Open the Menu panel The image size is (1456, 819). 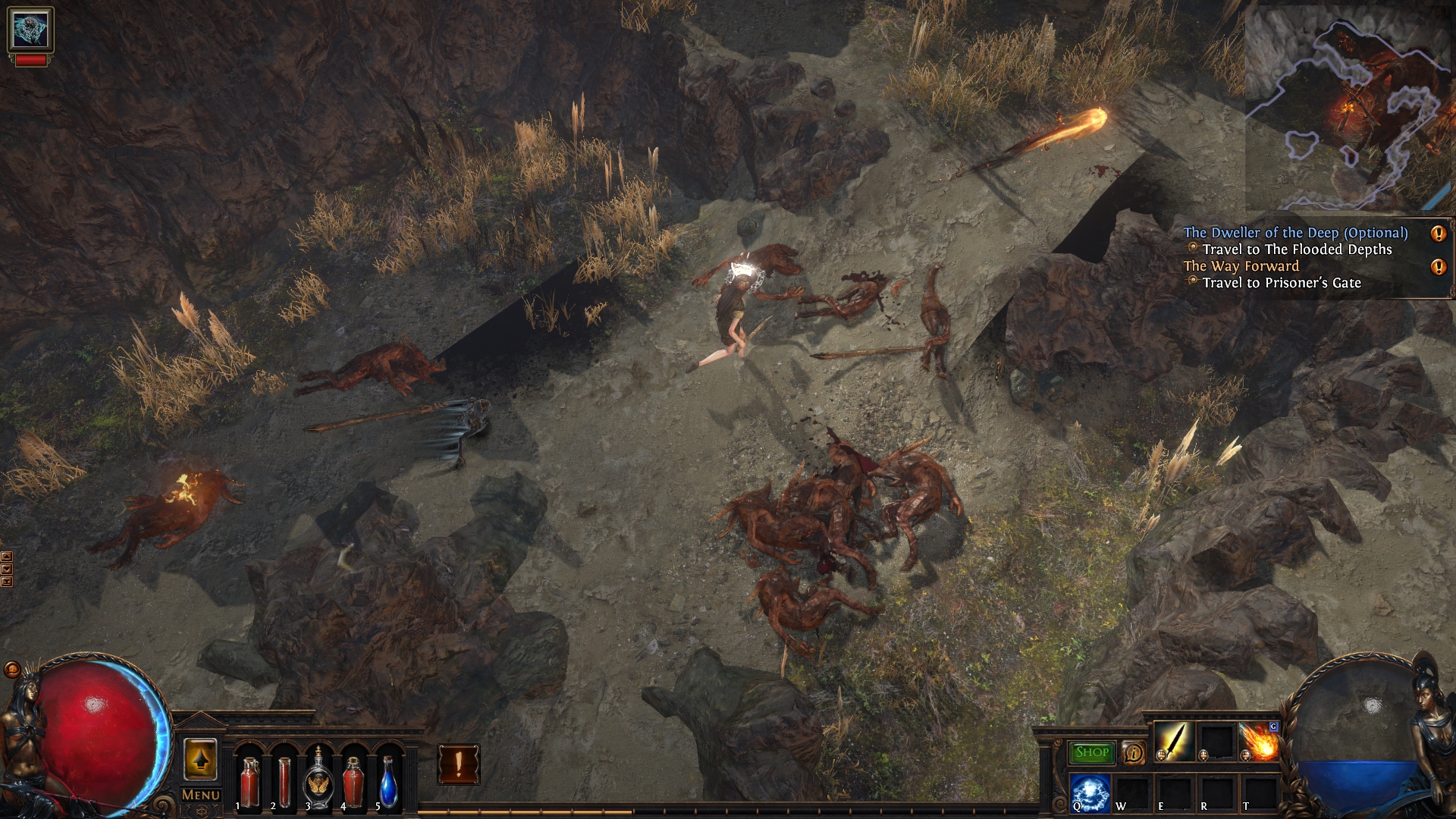pyautogui.click(x=200, y=794)
